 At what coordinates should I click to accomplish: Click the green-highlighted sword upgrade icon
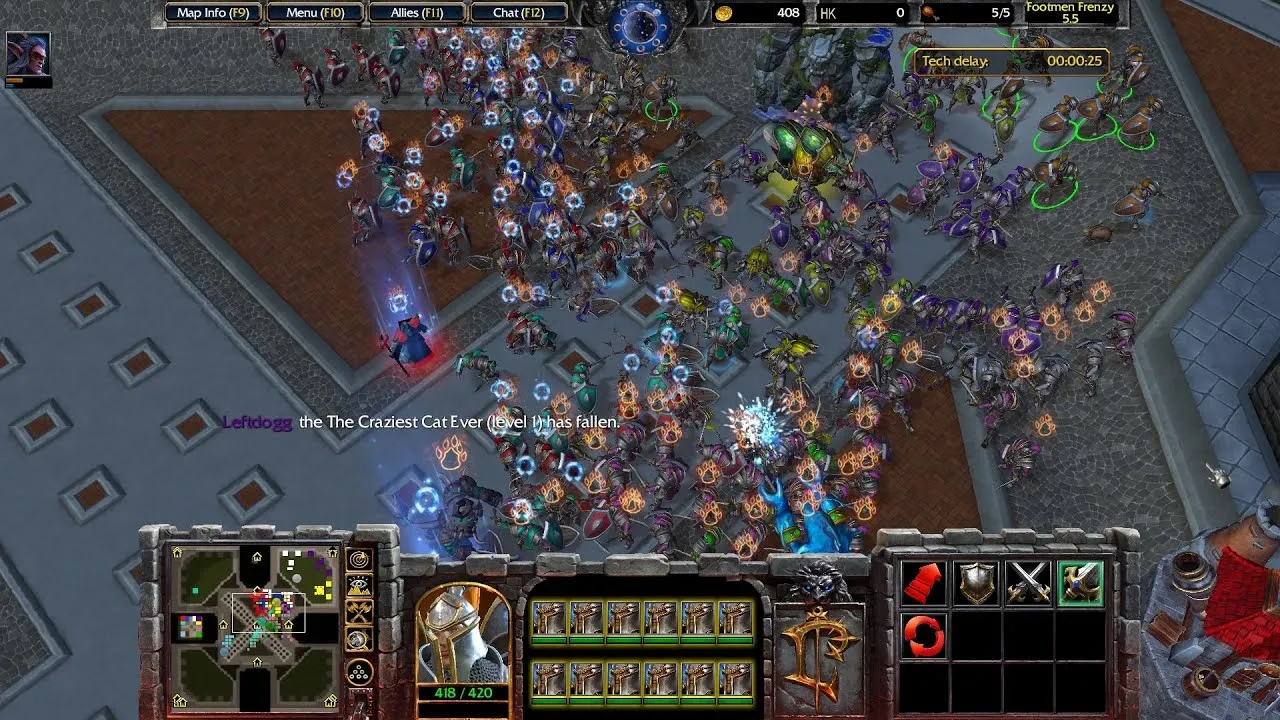pyautogui.click(x=1078, y=582)
